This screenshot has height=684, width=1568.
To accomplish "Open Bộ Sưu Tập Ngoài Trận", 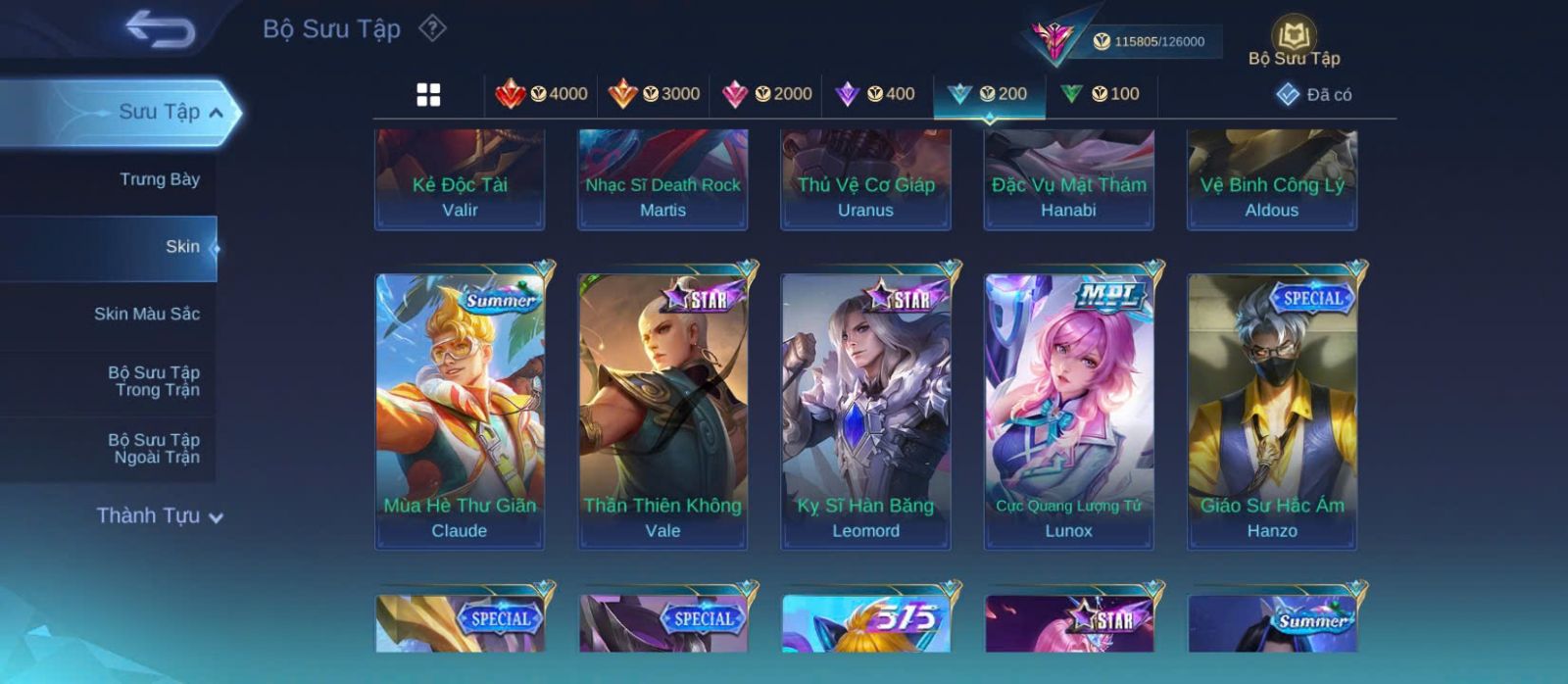I will 154,449.
